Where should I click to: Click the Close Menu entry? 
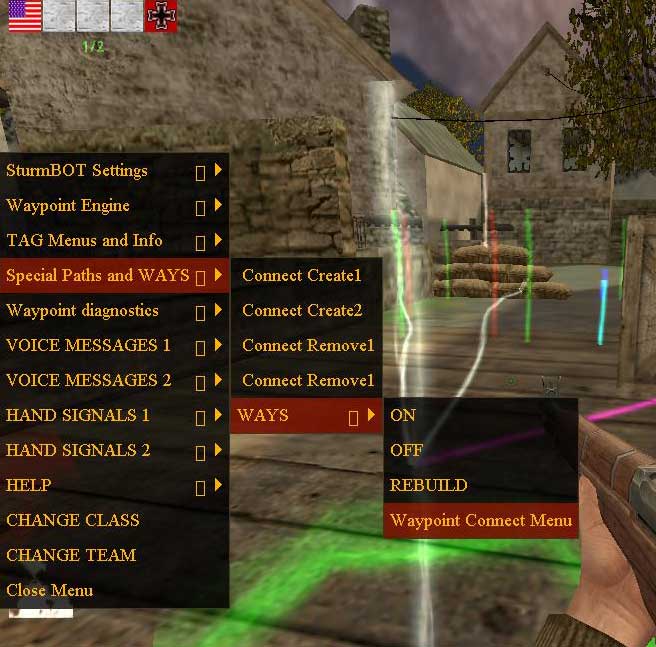(x=50, y=590)
